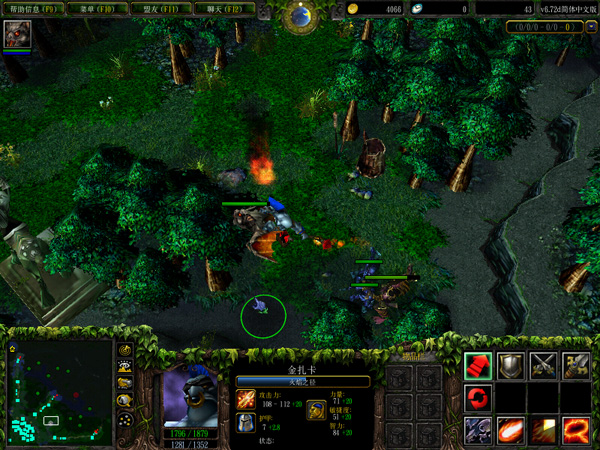Image resolution: width=600 pixels, height=450 pixels.
Task: Cast the fiery streak breath ability
Action: [511, 430]
